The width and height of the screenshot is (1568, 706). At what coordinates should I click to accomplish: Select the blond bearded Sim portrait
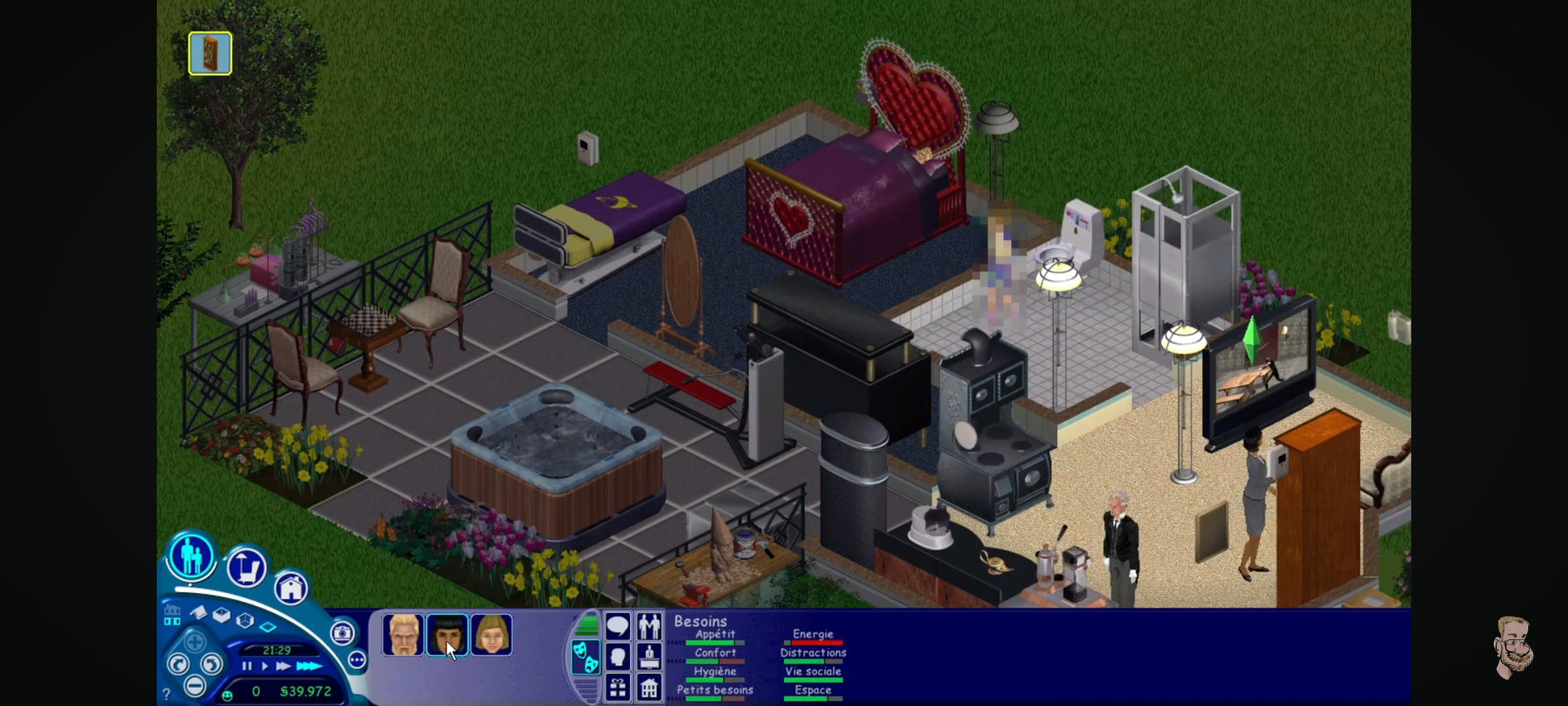[402, 635]
